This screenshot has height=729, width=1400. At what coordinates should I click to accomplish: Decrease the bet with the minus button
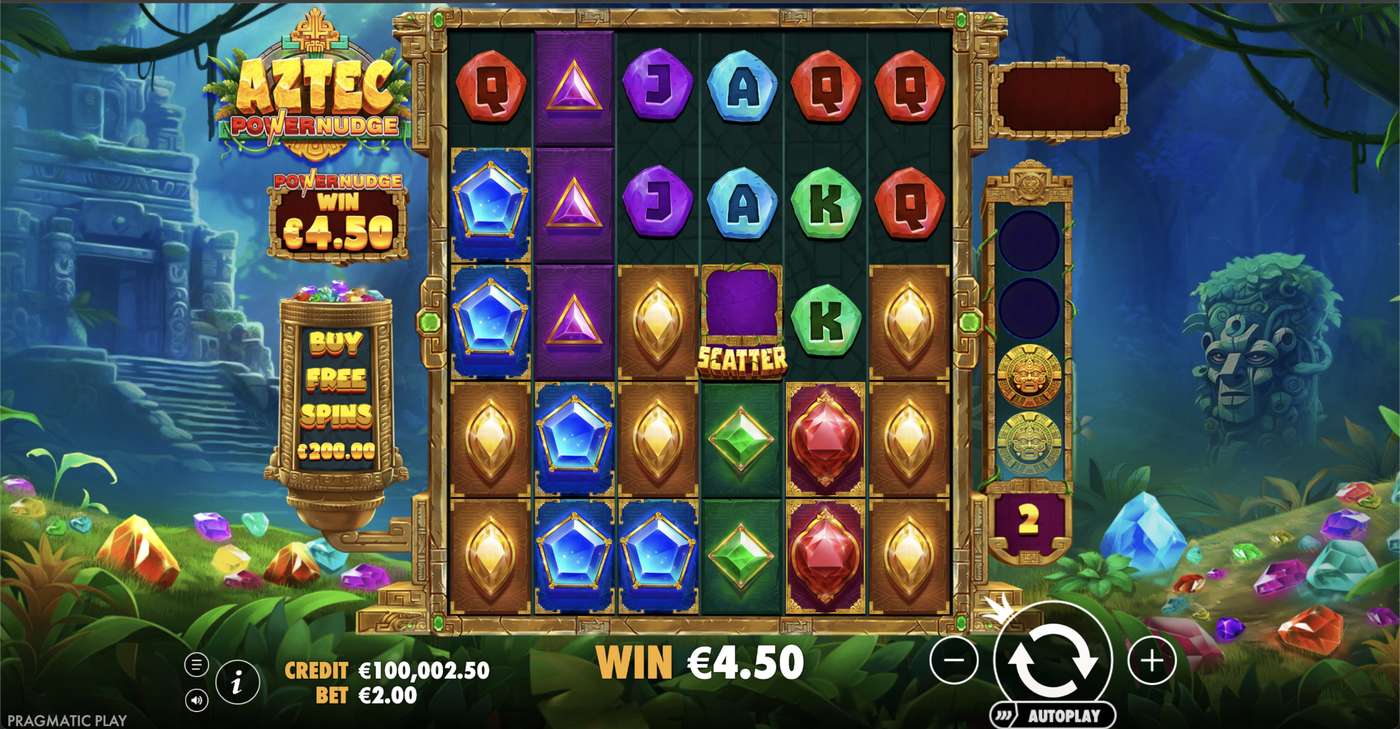pos(953,661)
